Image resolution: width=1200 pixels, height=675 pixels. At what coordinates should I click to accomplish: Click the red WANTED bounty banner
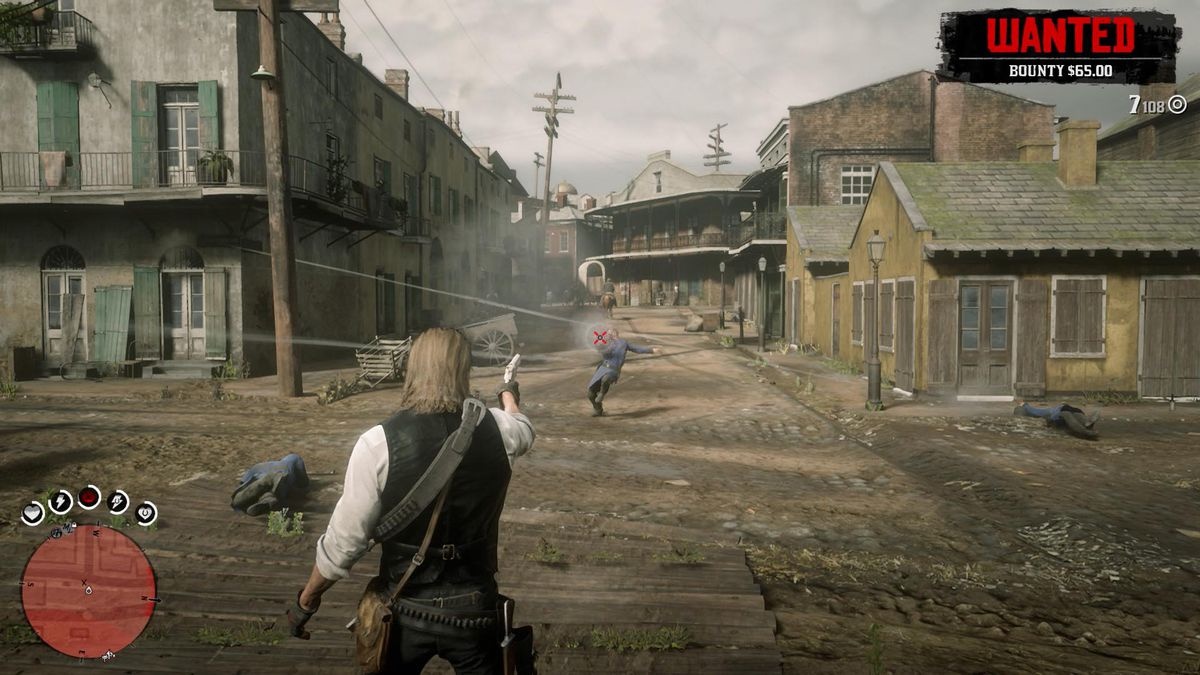click(x=1059, y=46)
